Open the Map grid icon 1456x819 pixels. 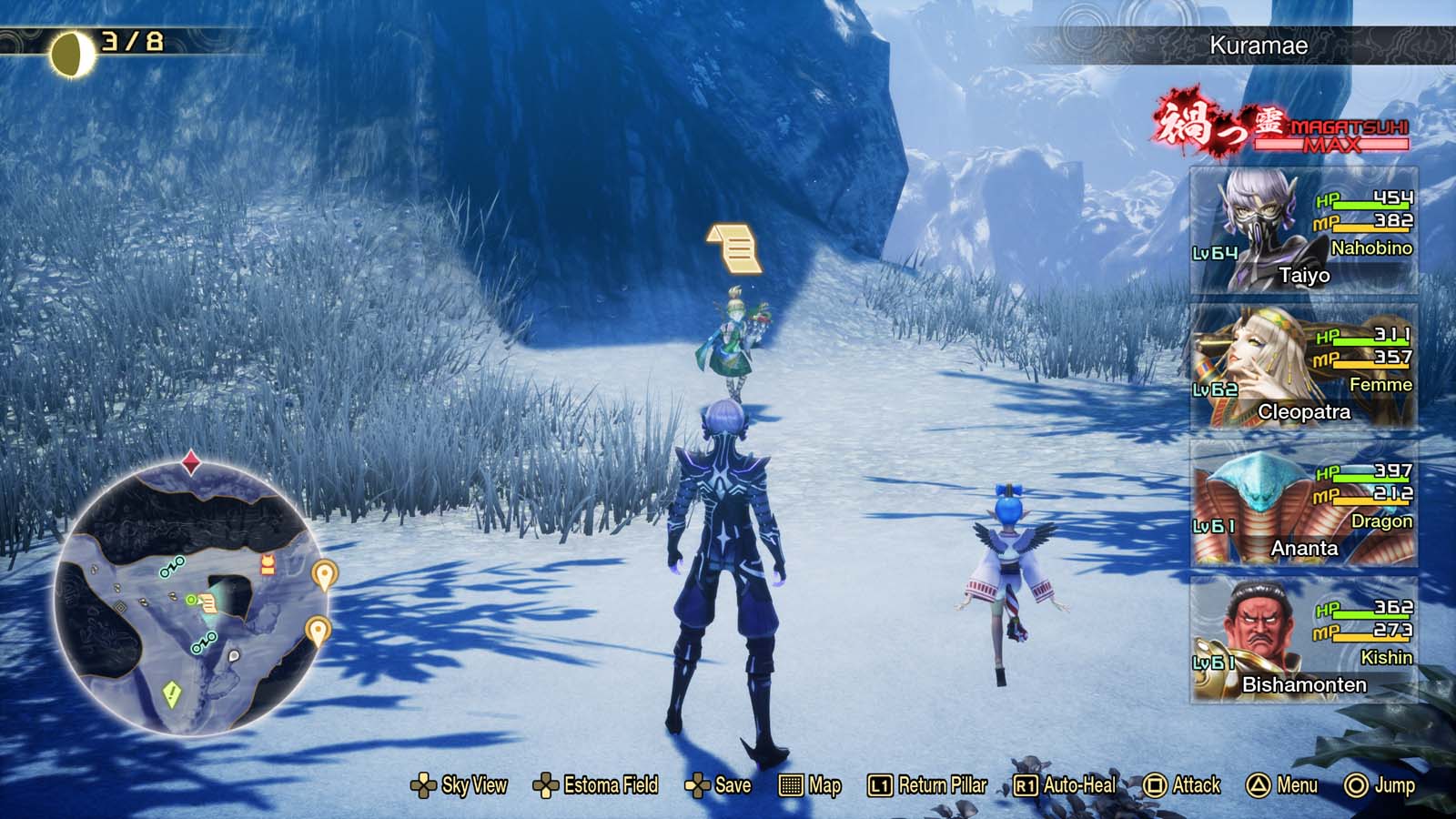click(794, 784)
